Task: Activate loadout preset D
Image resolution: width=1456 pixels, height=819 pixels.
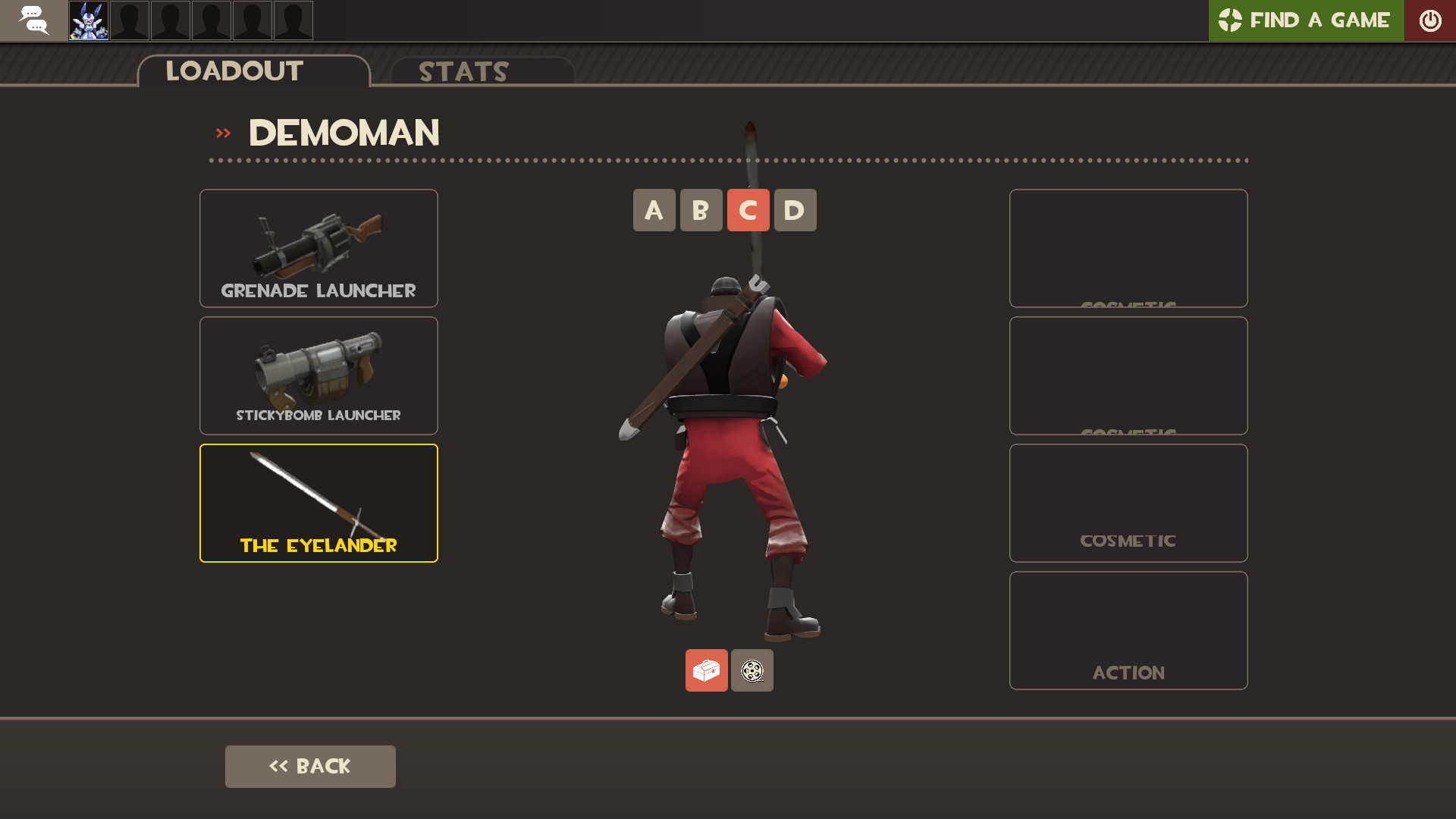Action: 795,210
